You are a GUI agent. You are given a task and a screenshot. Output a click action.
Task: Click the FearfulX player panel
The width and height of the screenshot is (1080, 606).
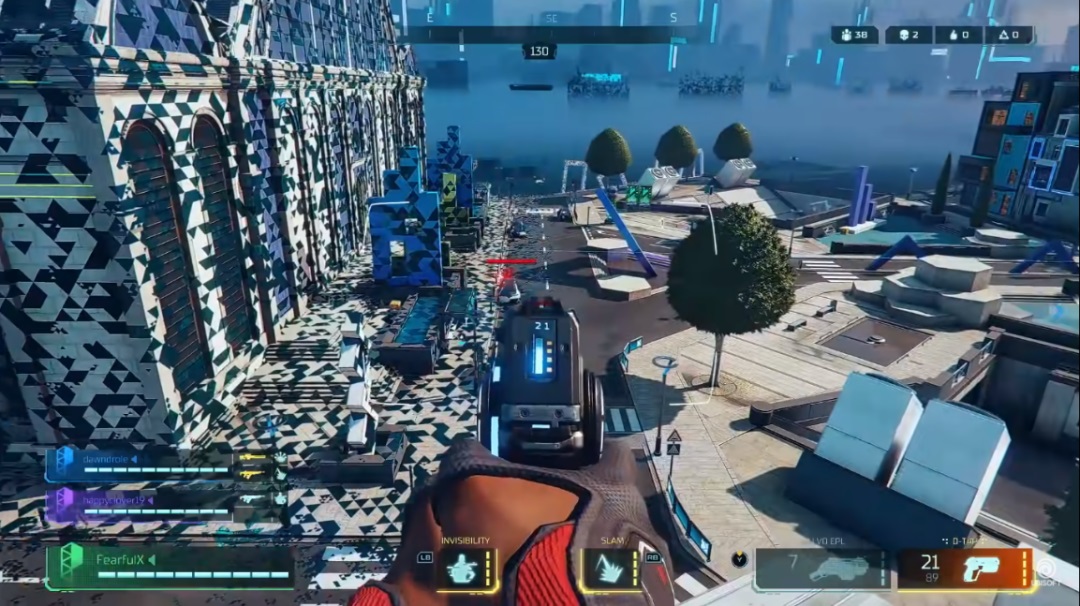[x=170, y=566]
